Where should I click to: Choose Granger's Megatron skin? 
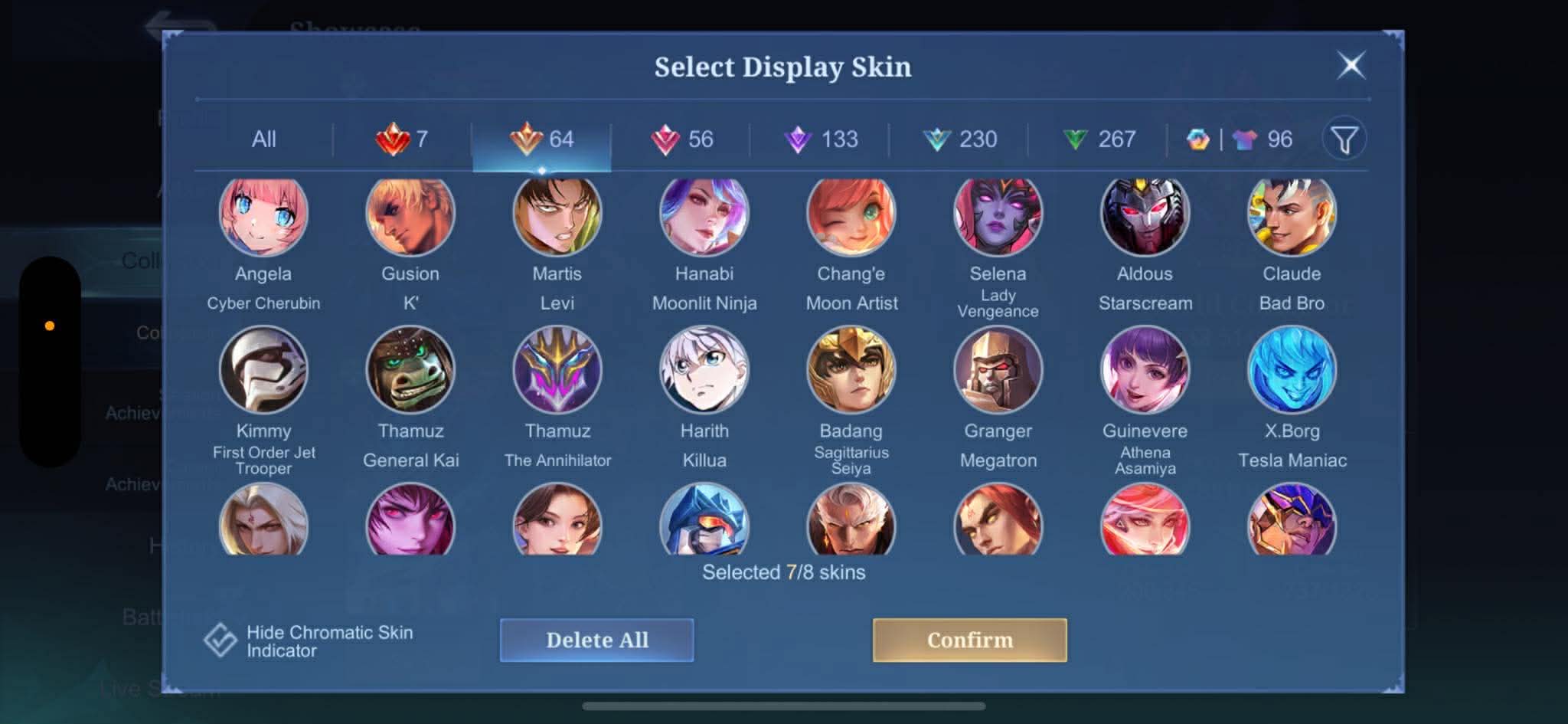click(x=998, y=370)
